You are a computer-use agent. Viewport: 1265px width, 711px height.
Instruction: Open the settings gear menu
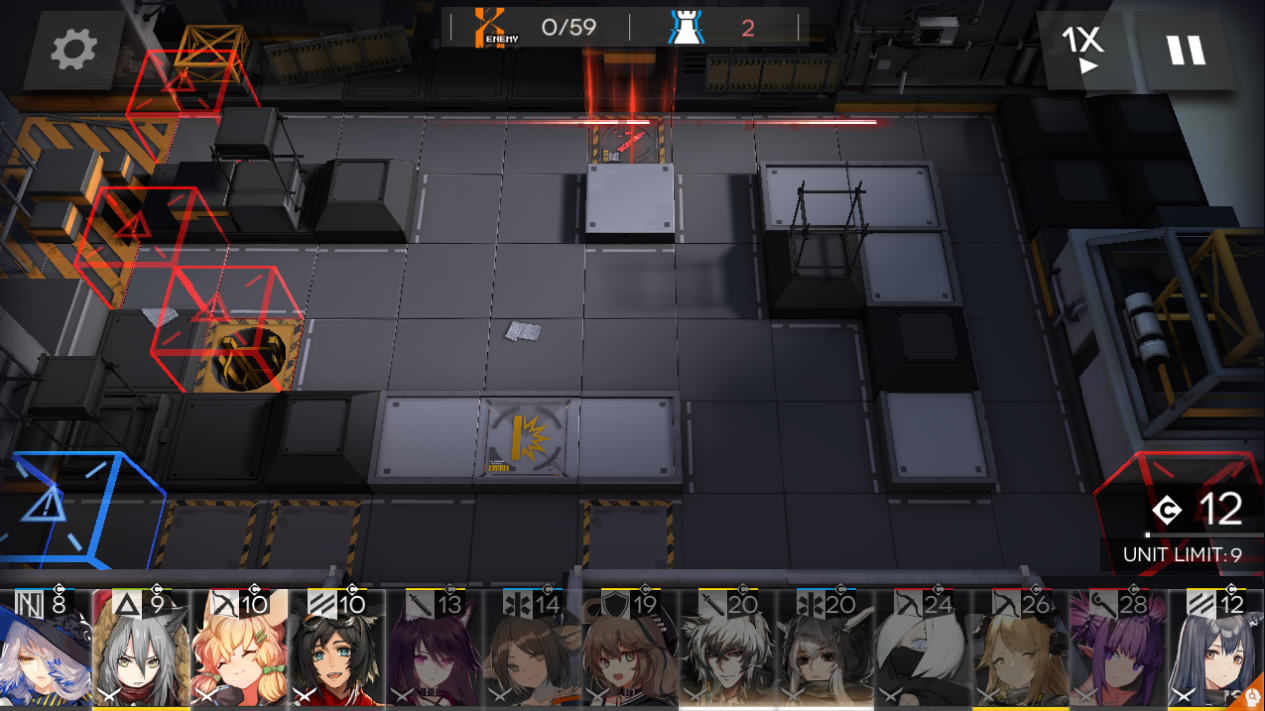click(x=74, y=49)
